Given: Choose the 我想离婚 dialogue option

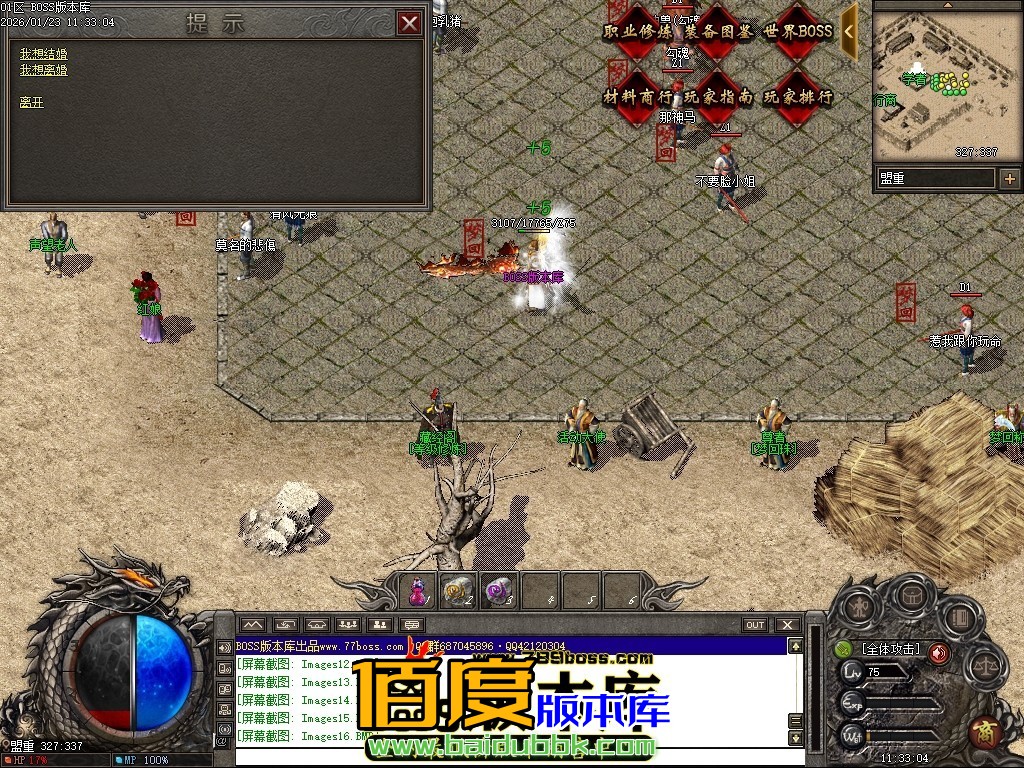Looking at the screenshot, I should (x=43, y=70).
